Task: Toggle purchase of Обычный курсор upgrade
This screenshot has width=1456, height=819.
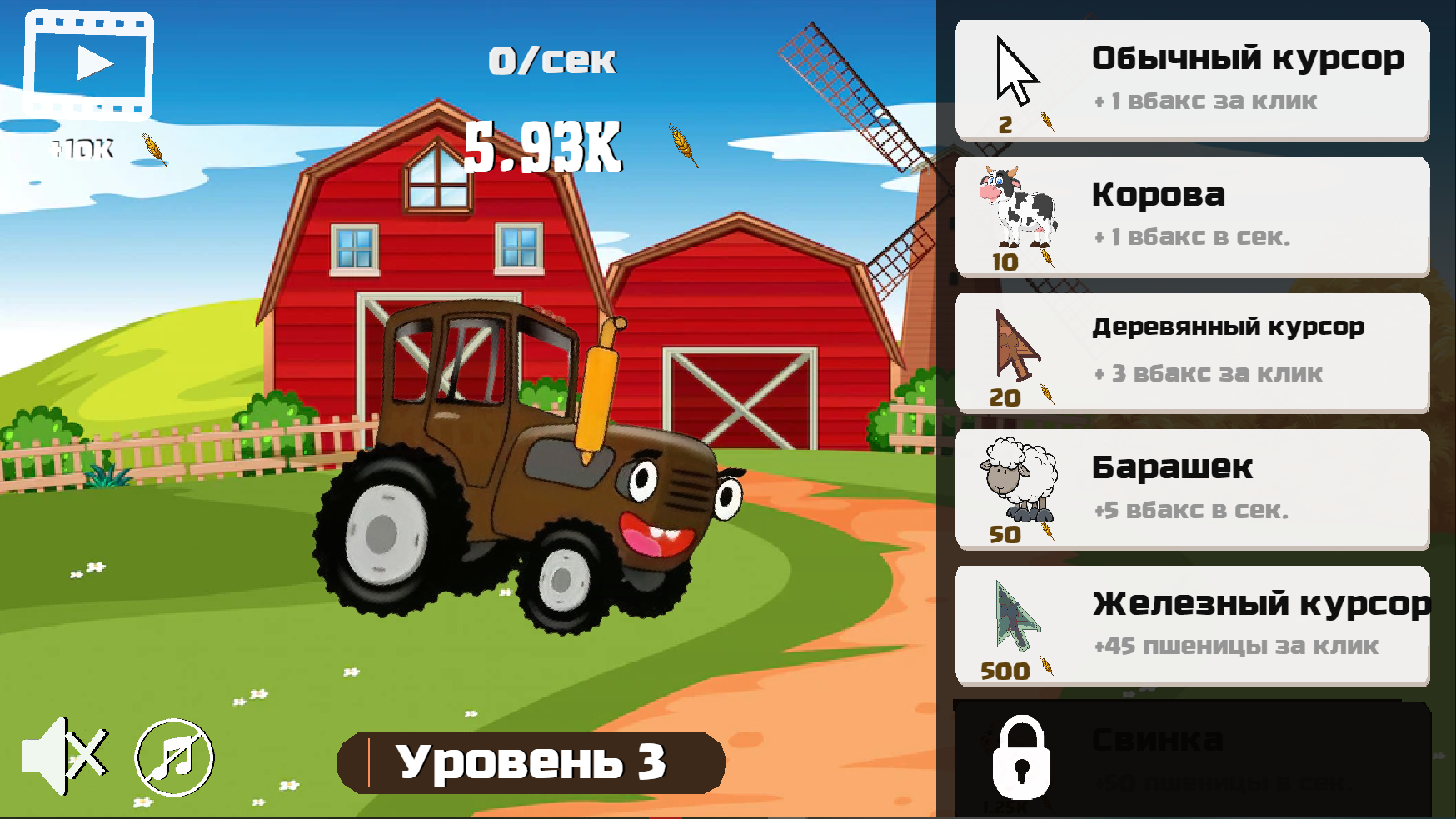Action: [1191, 79]
